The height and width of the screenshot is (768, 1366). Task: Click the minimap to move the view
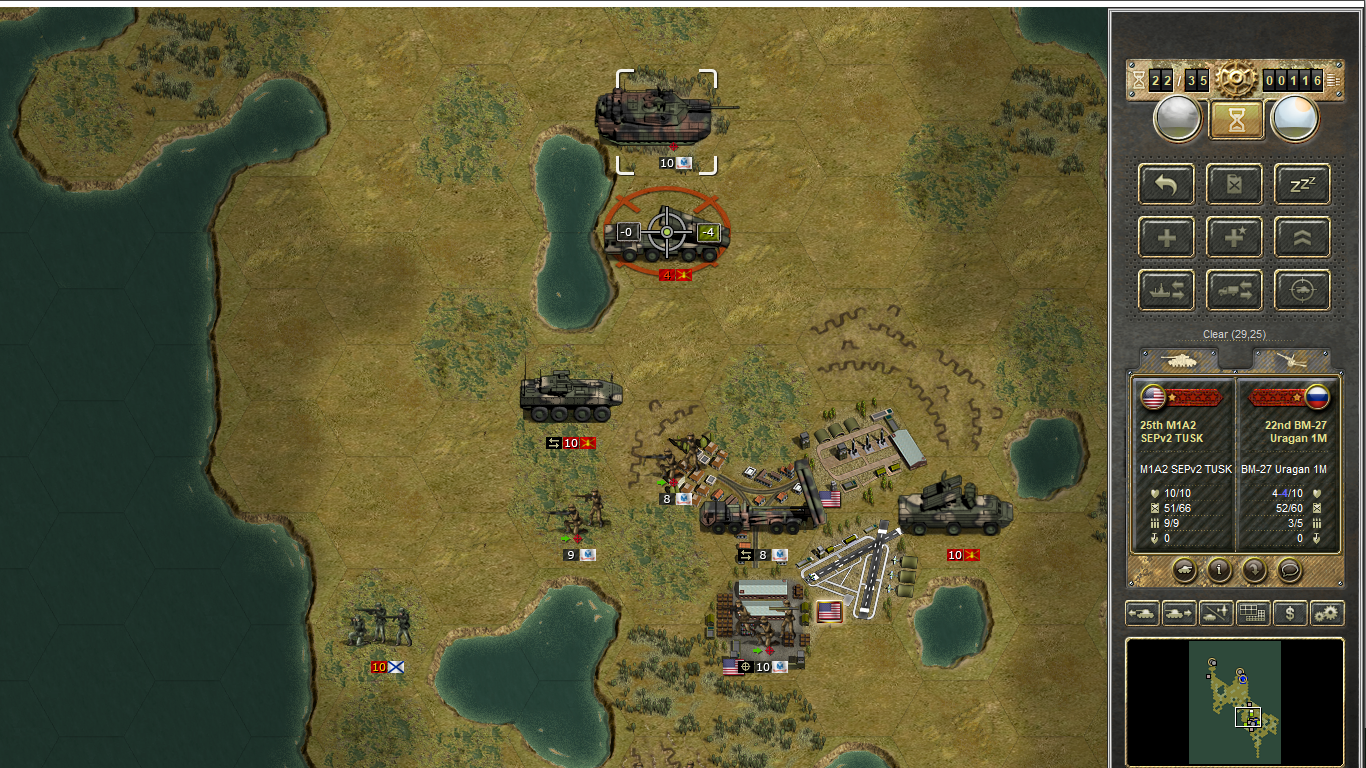click(x=1234, y=702)
